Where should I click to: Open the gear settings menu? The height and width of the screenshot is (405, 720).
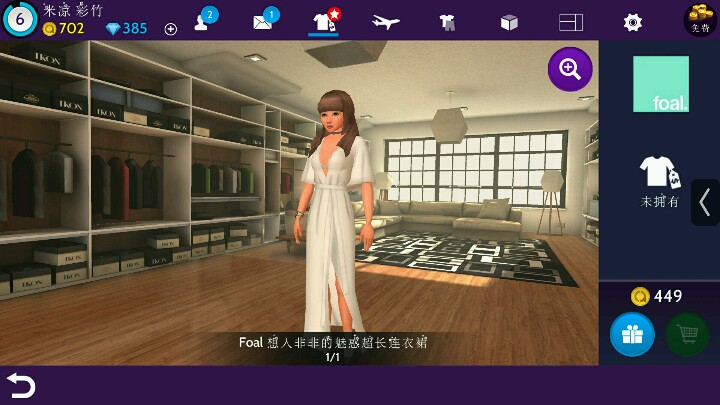pos(632,22)
